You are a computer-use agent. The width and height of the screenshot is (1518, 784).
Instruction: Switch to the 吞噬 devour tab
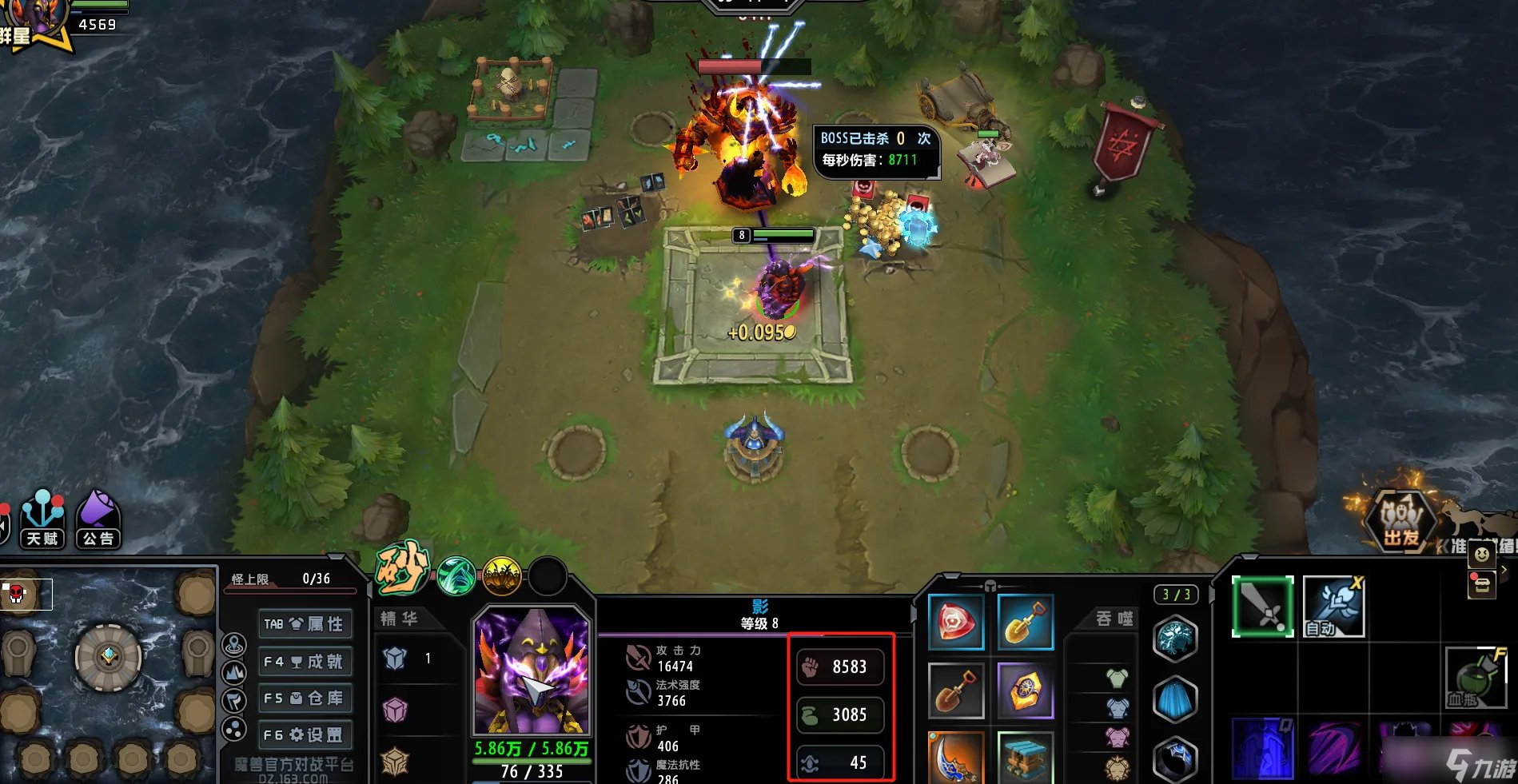tap(1115, 617)
